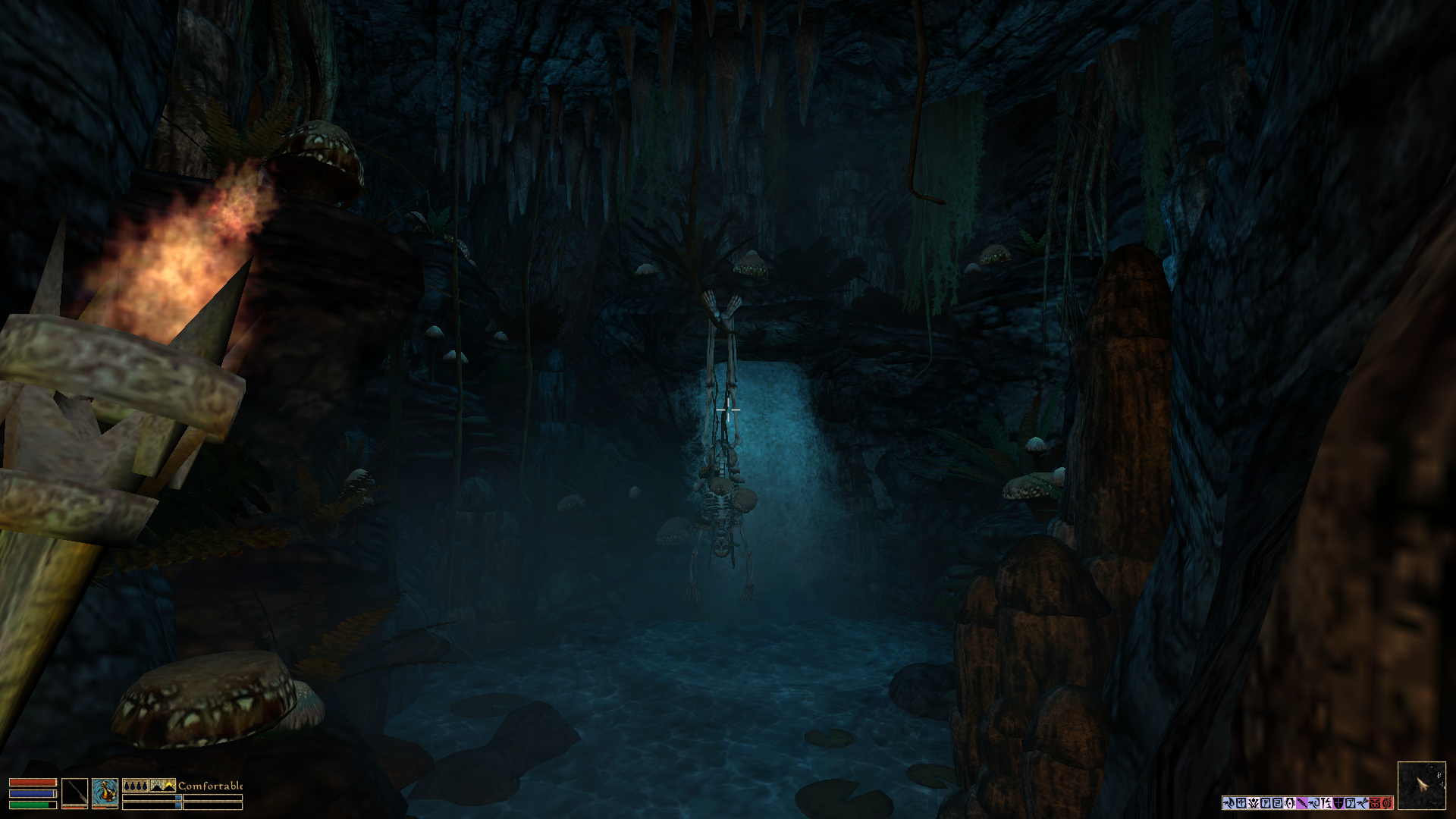Image resolution: width=1456 pixels, height=819 pixels.
Task: Select the water droplets thirst indicator
Action: coord(135,786)
